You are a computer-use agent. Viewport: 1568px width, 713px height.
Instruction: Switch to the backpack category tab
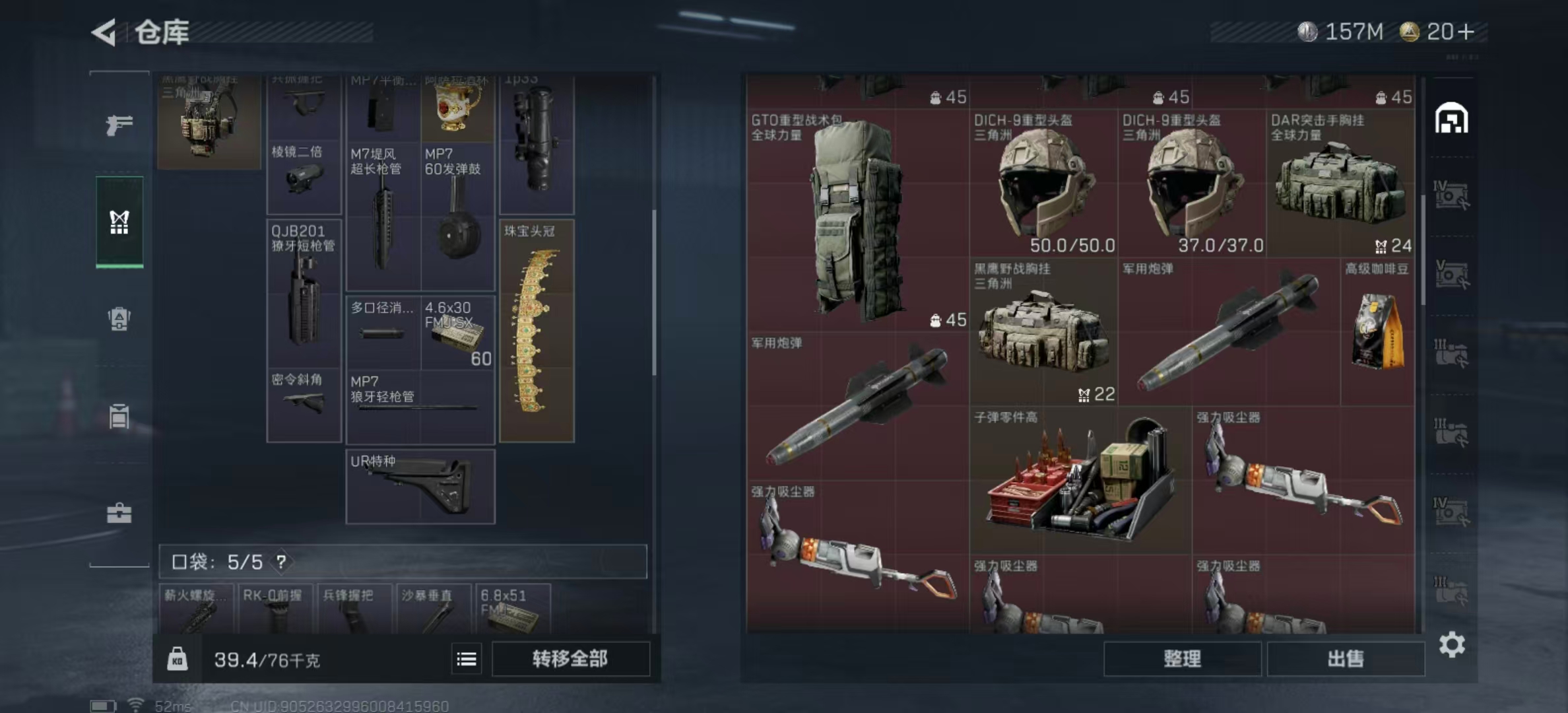point(119,320)
